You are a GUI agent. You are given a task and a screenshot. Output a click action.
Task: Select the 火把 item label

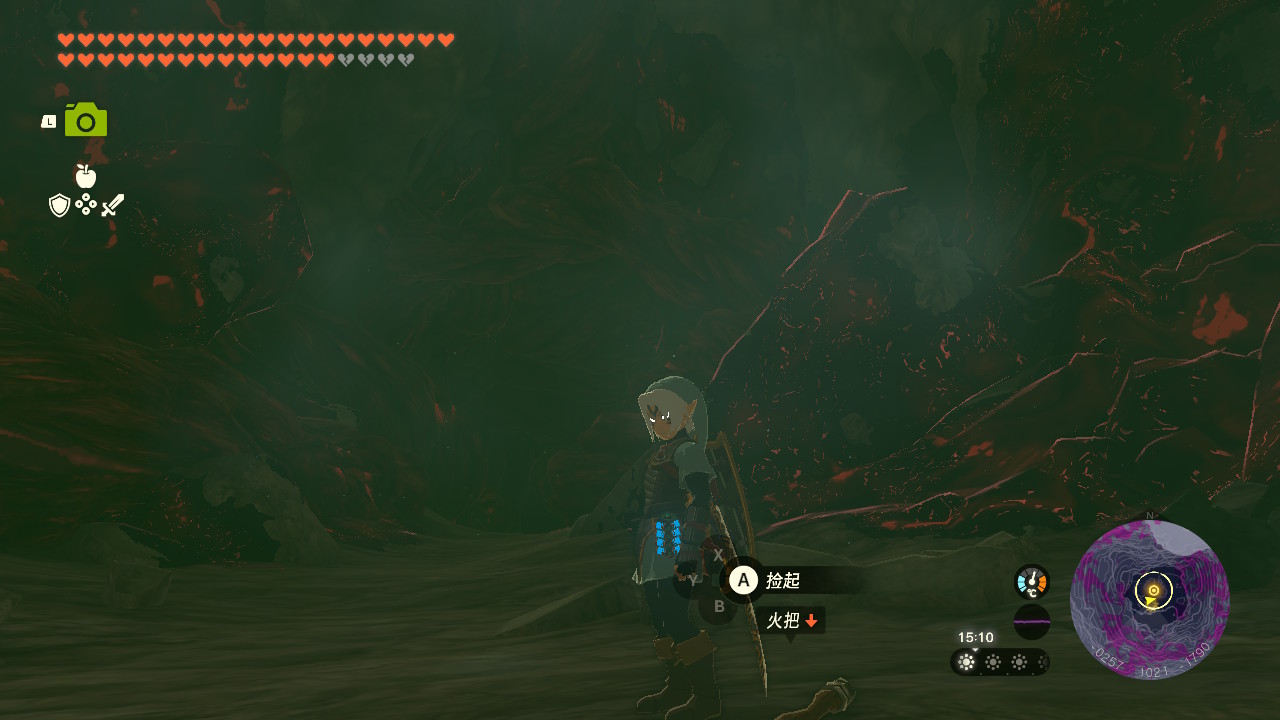click(x=790, y=621)
